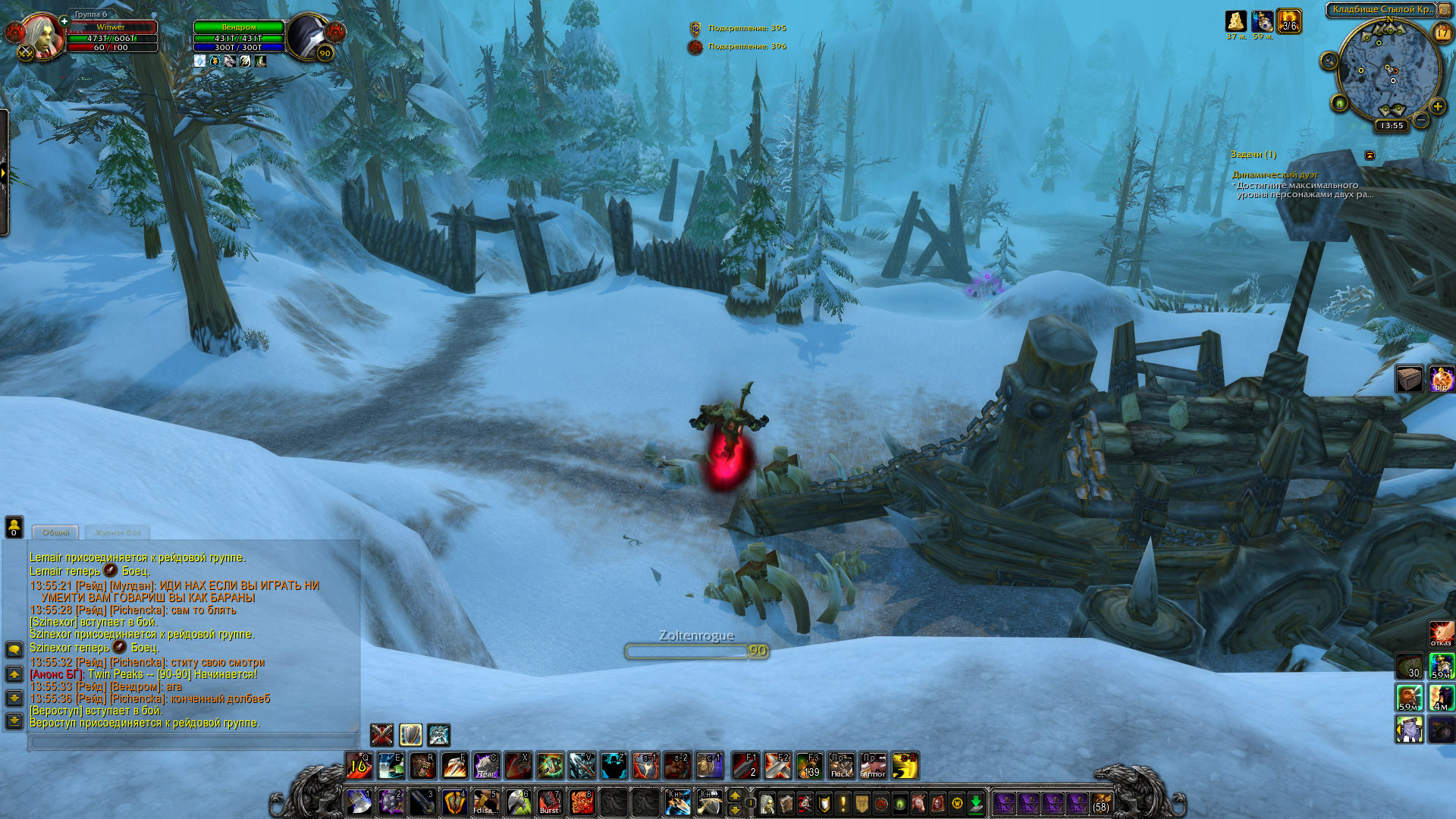Select the shield defensive stance icon

coord(410,734)
